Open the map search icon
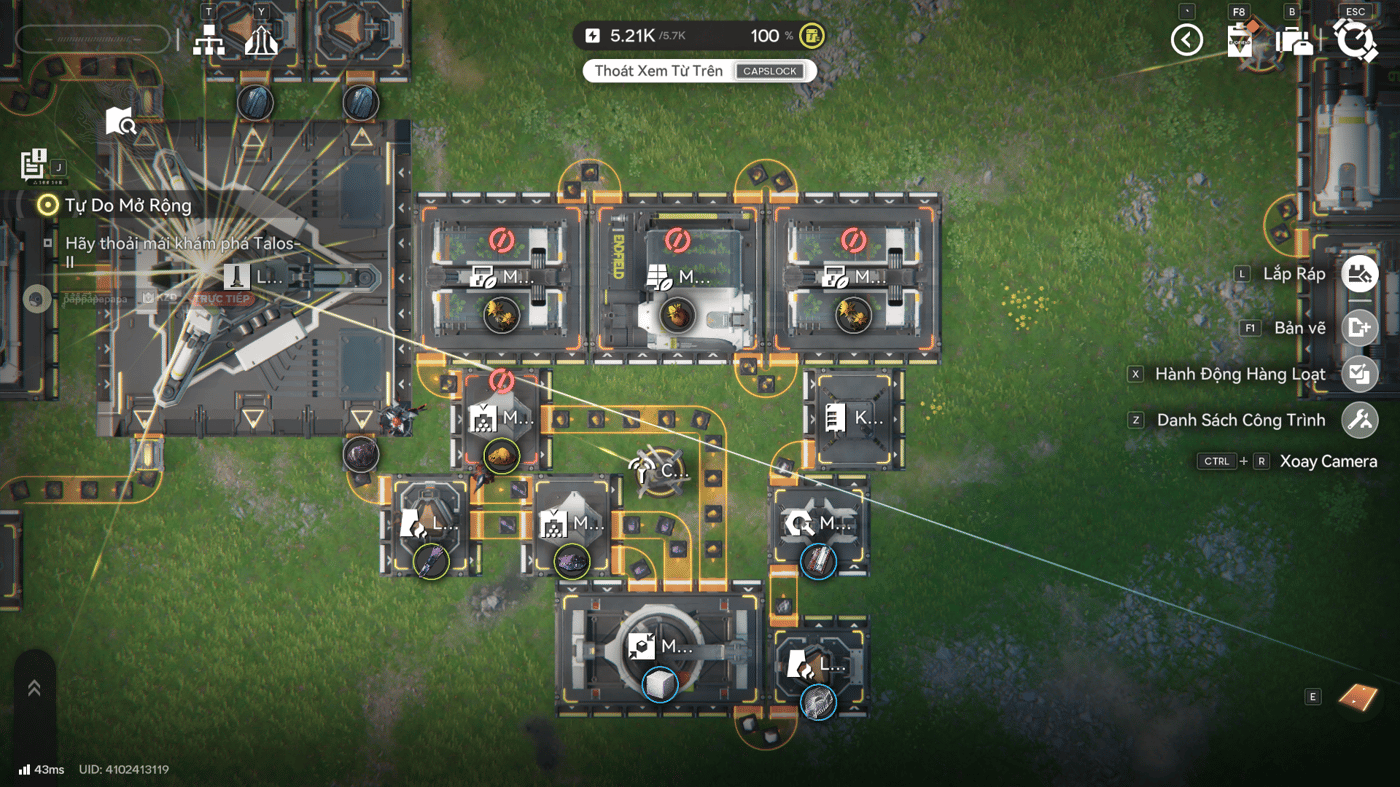1400x787 pixels. coord(120,122)
